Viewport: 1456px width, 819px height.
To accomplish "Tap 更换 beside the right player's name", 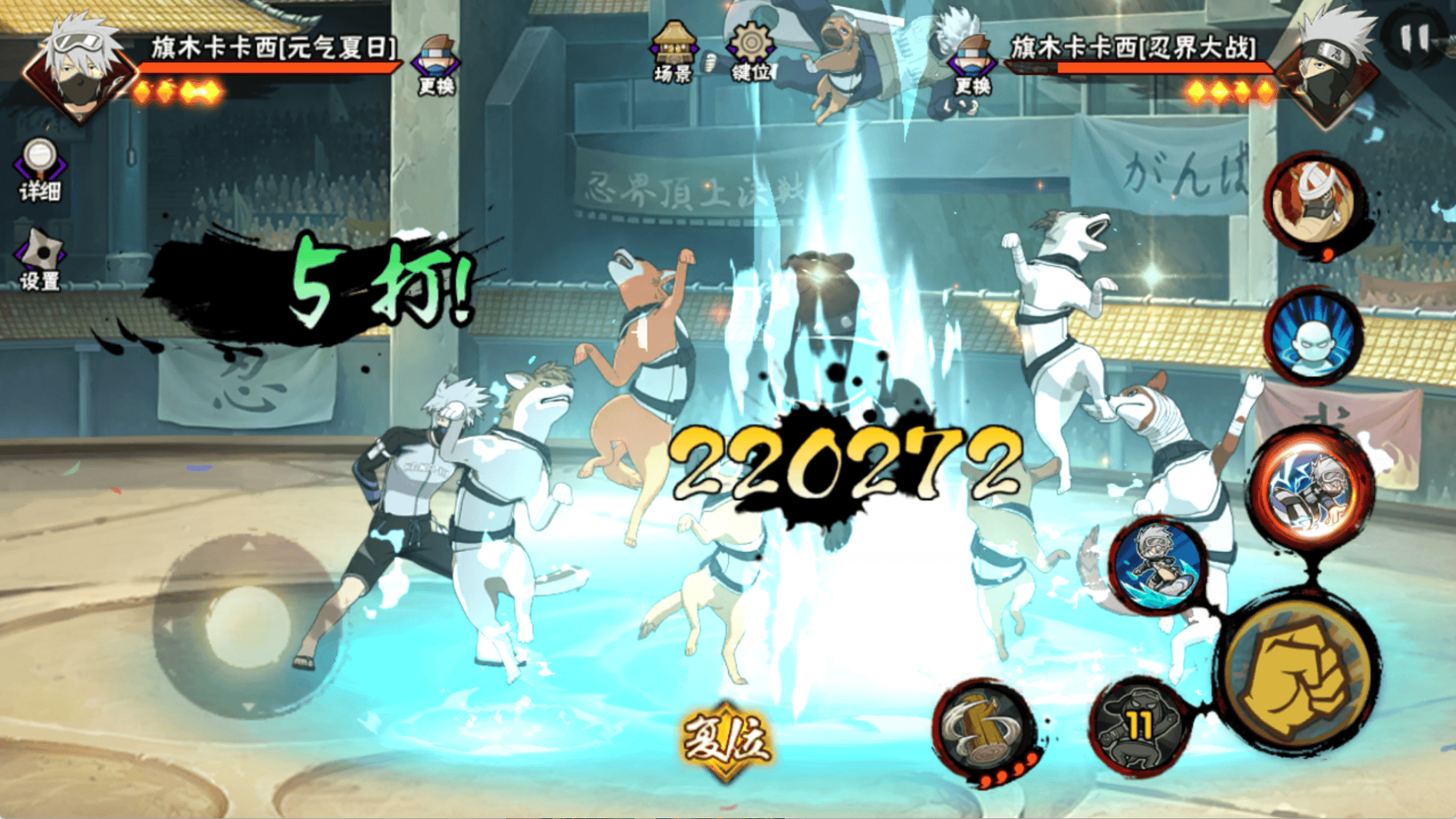I will [x=971, y=65].
